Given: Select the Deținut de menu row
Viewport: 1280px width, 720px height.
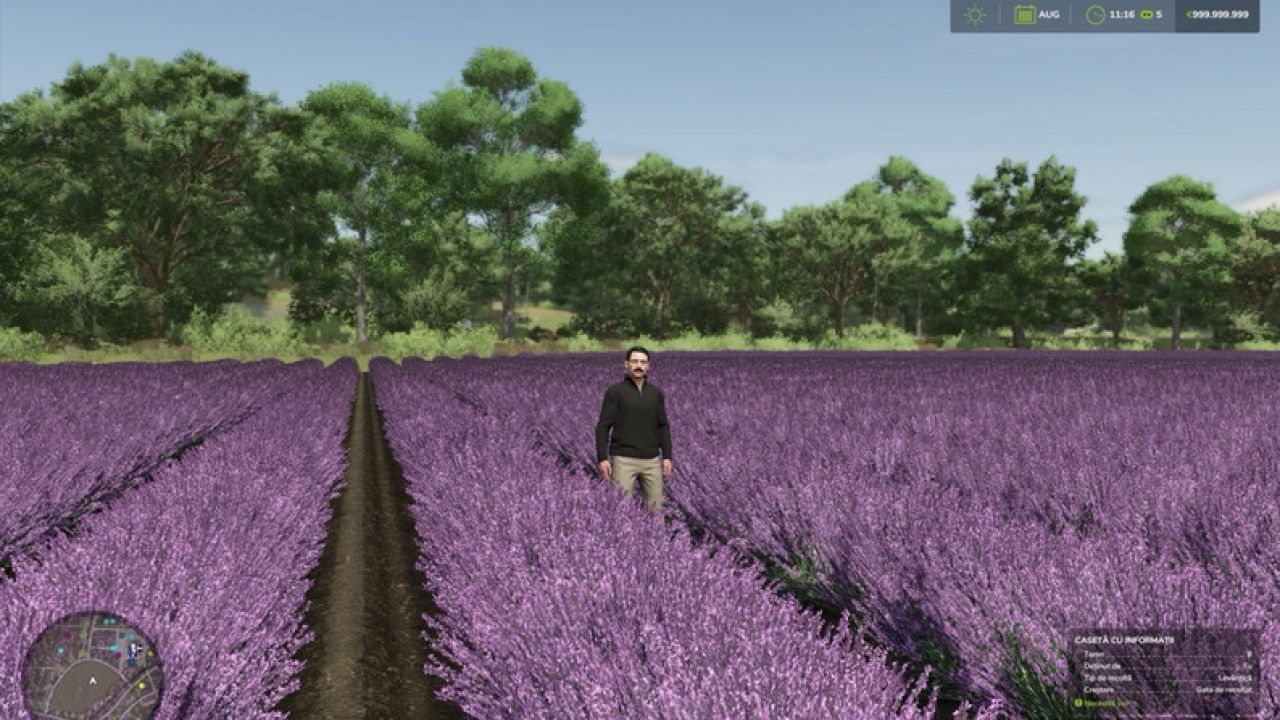Looking at the screenshot, I should click(x=1104, y=666).
